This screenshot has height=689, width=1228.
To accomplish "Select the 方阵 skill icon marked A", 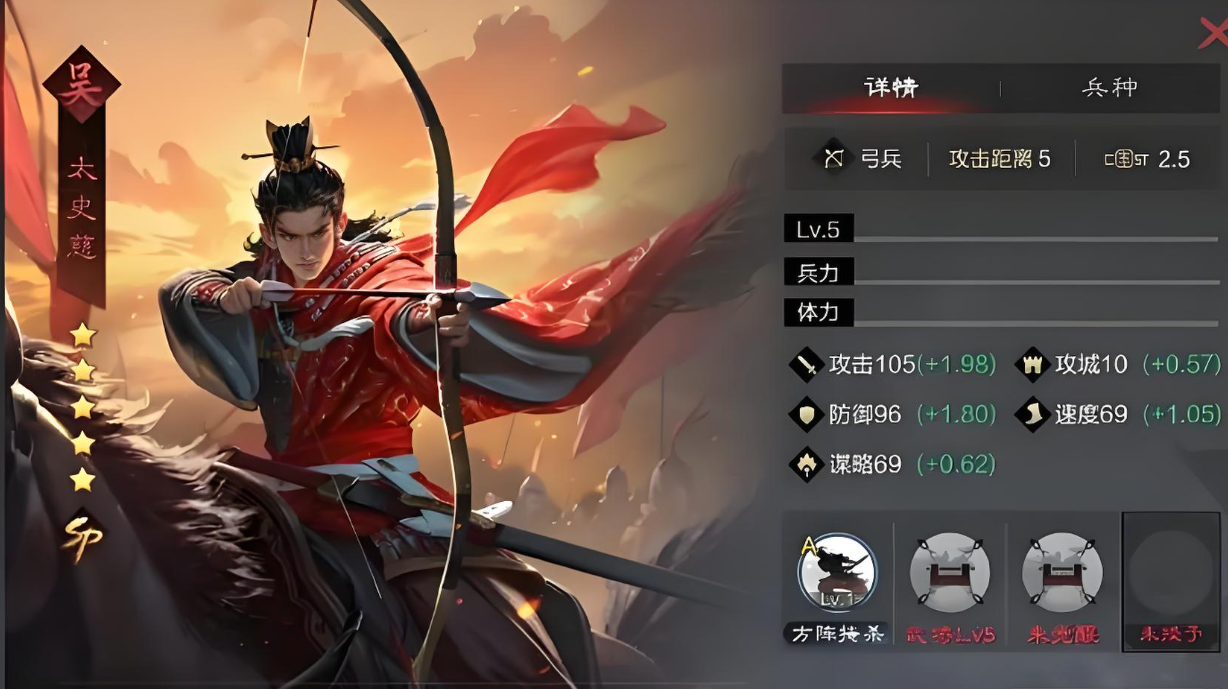I will click(x=837, y=573).
